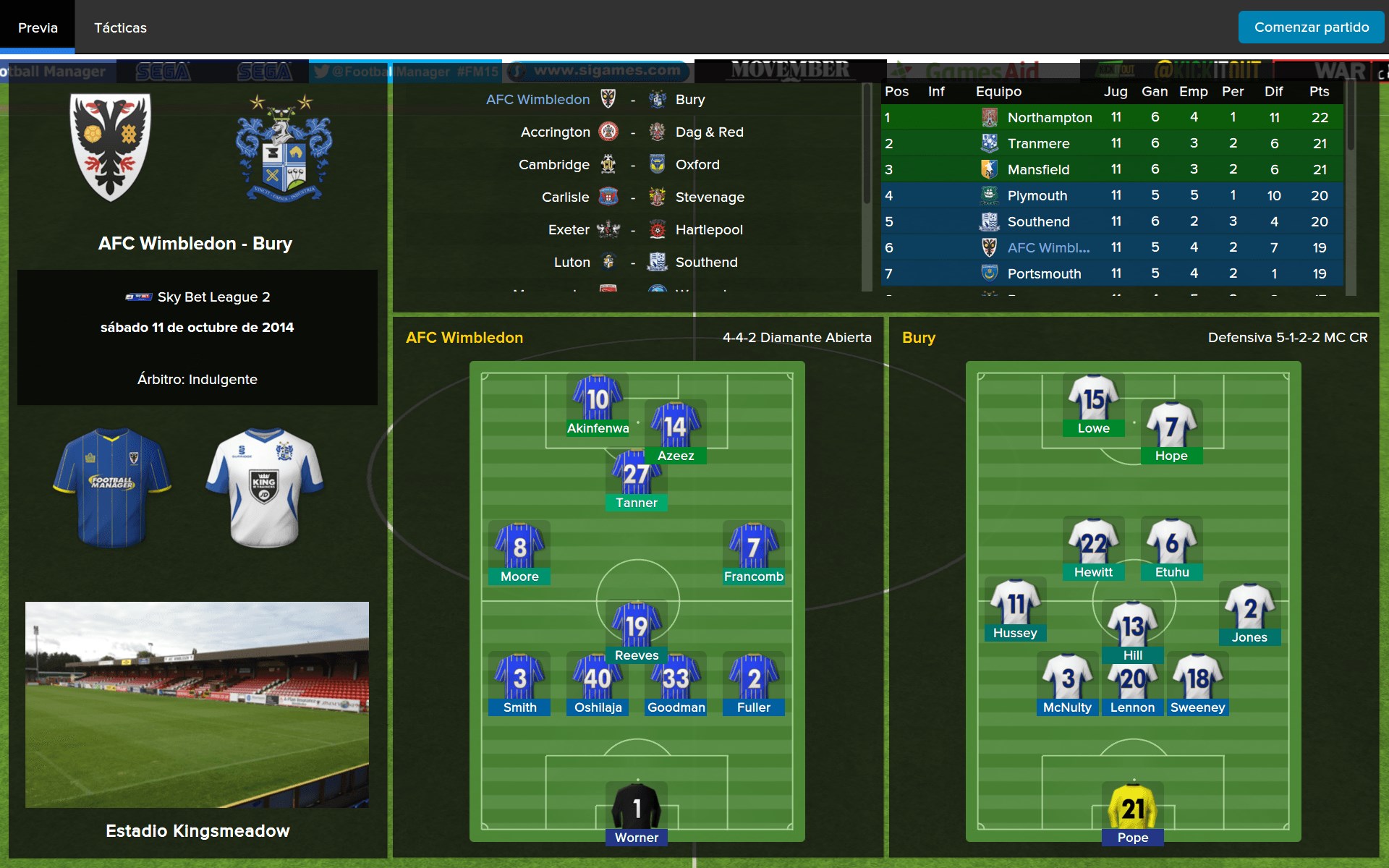Viewport: 1389px width, 868px height.
Task: Open the AFC Wimbledon club crest
Action: (111, 147)
